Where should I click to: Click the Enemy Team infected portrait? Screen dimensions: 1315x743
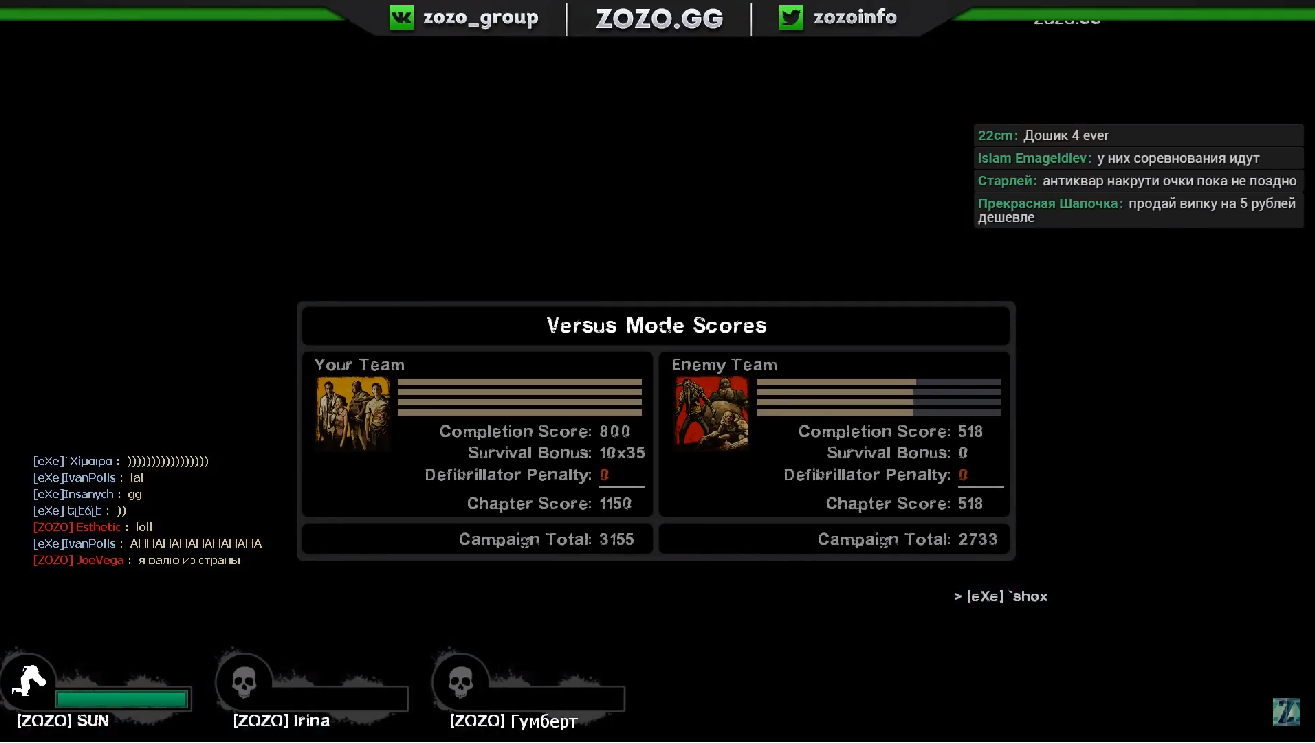[712, 413]
